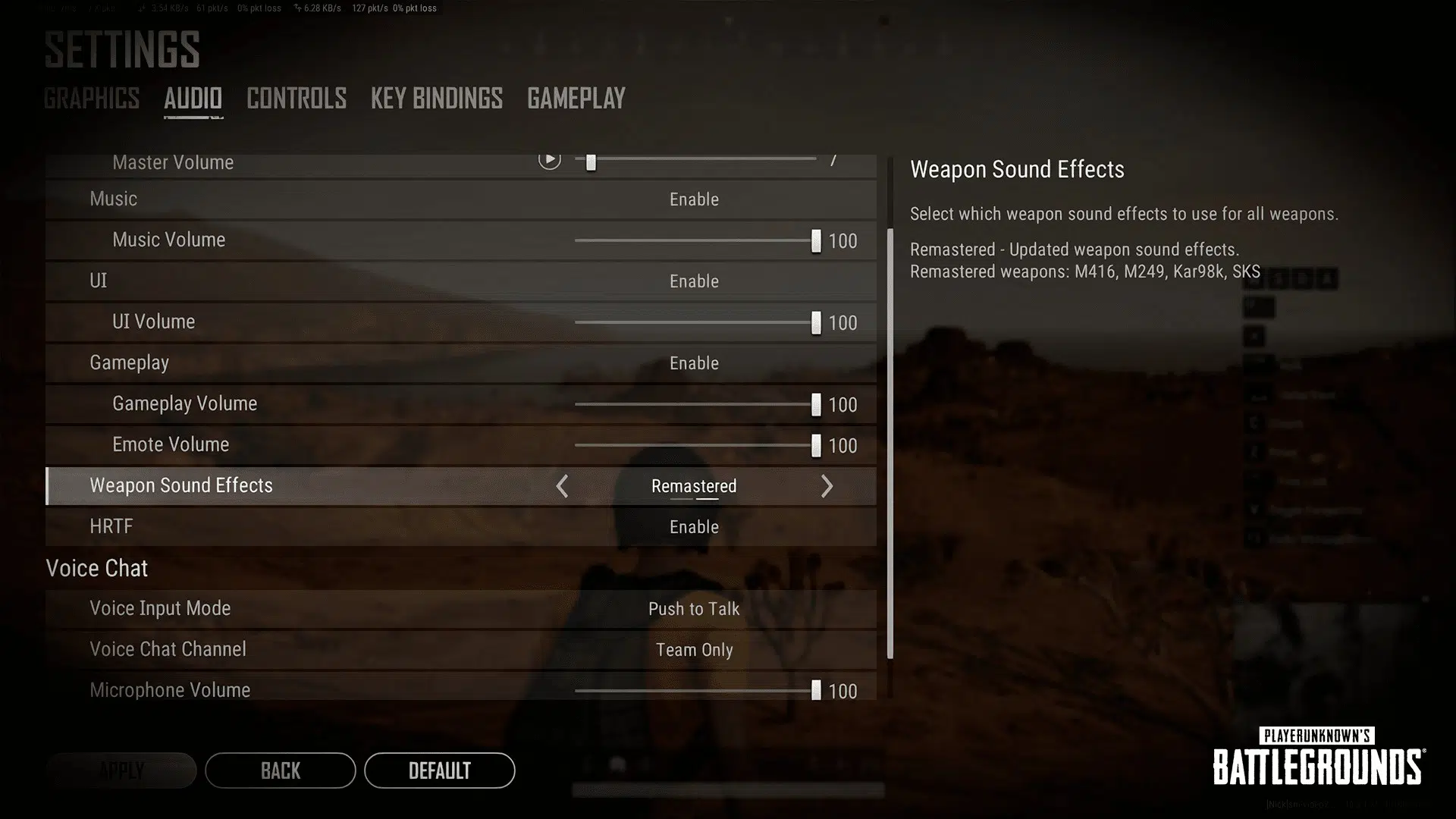Click the Apply button
Screen dimensions: 1456x819
[x=121, y=770]
